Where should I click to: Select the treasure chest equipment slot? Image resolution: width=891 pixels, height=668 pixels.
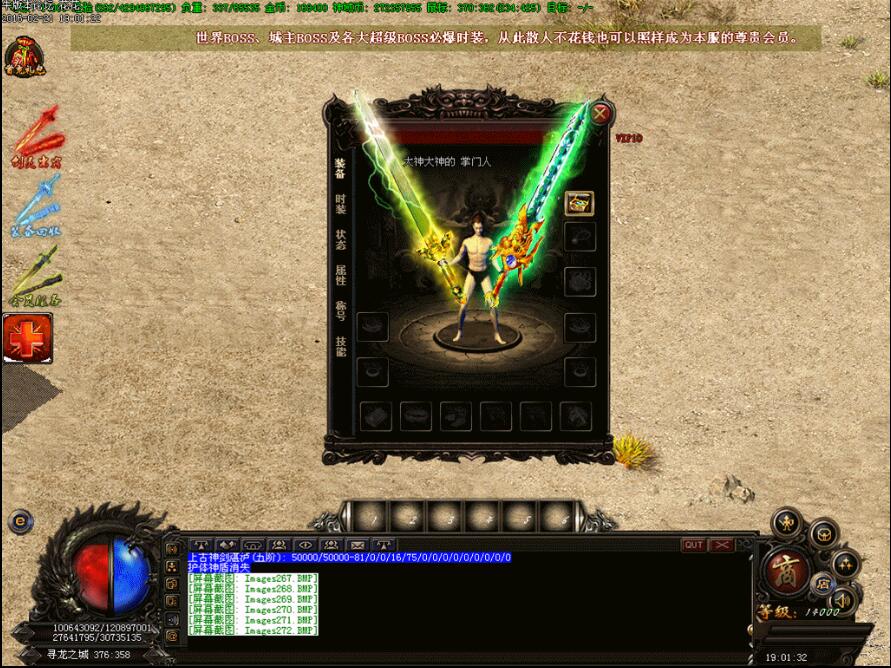(579, 203)
